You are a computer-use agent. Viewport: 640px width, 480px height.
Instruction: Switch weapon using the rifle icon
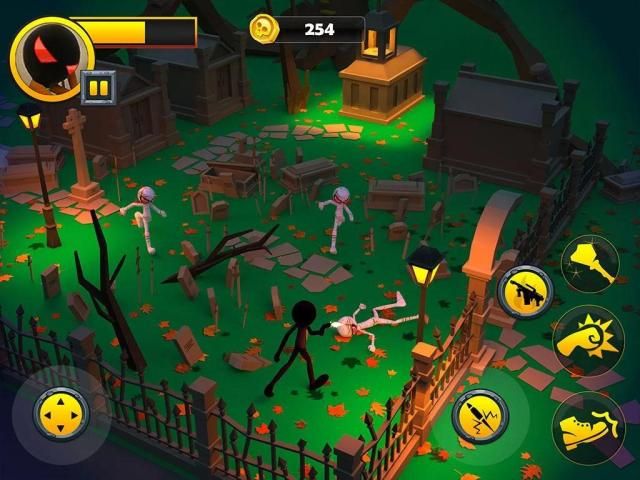pos(525,291)
